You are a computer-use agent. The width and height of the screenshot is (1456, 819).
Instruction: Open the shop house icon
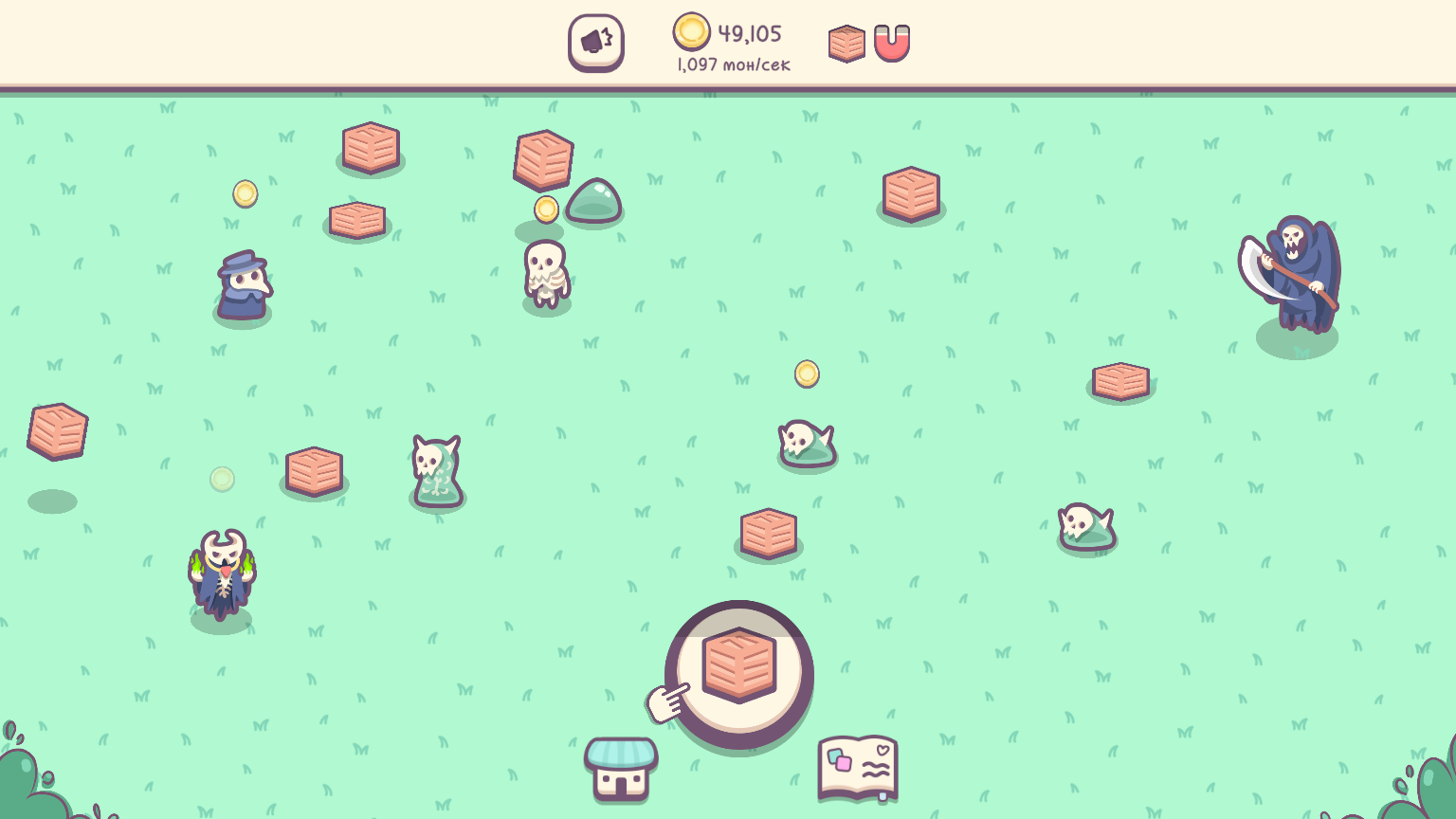pos(621,769)
